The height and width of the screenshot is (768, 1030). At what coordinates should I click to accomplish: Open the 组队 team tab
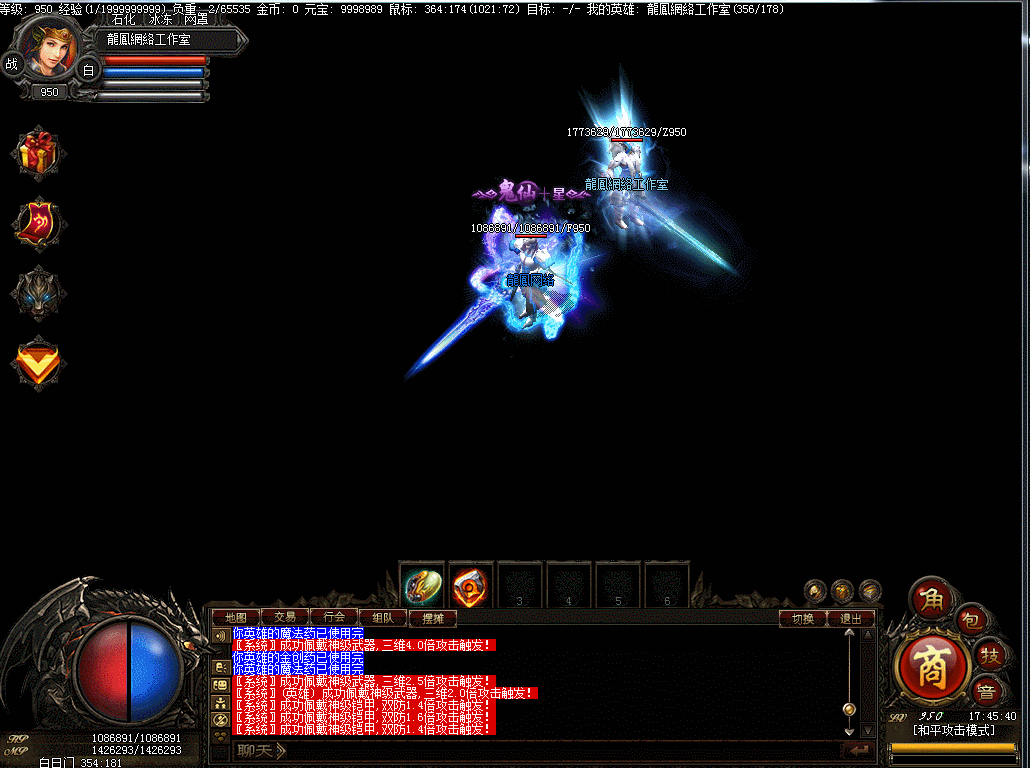(x=383, y=618)
